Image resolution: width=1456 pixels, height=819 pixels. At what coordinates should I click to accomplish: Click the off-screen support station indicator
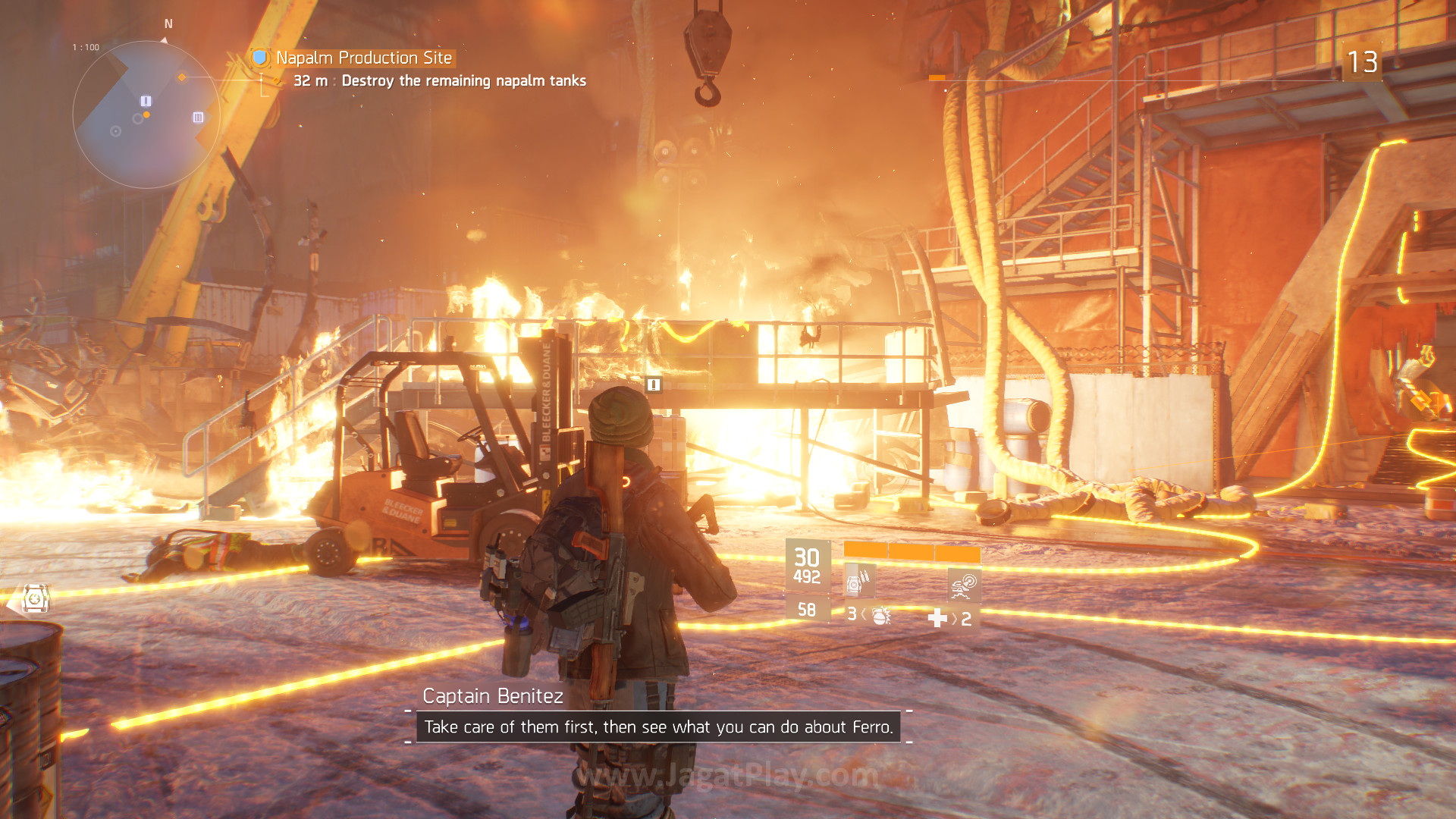tap(35, 599)
